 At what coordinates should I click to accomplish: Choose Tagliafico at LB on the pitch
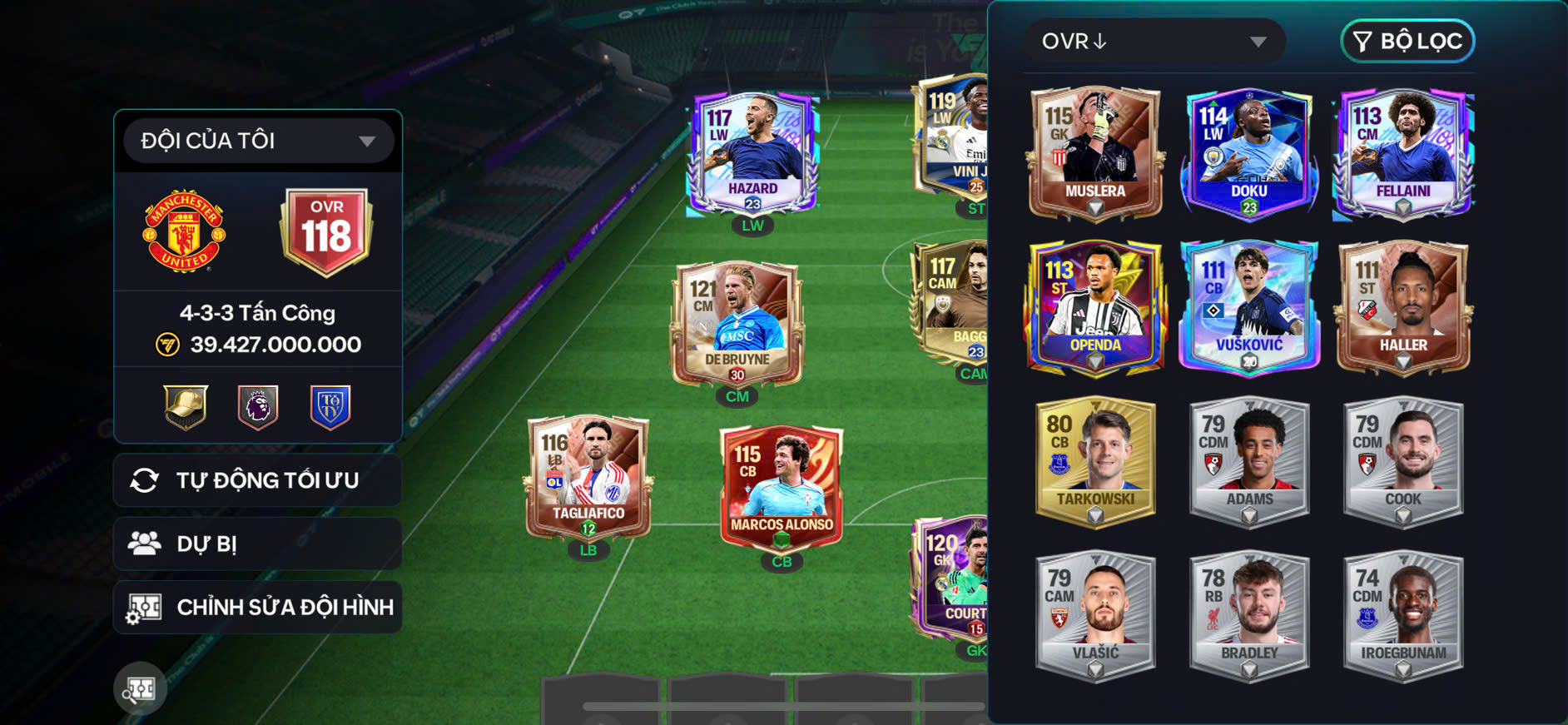tap(588, 479)
